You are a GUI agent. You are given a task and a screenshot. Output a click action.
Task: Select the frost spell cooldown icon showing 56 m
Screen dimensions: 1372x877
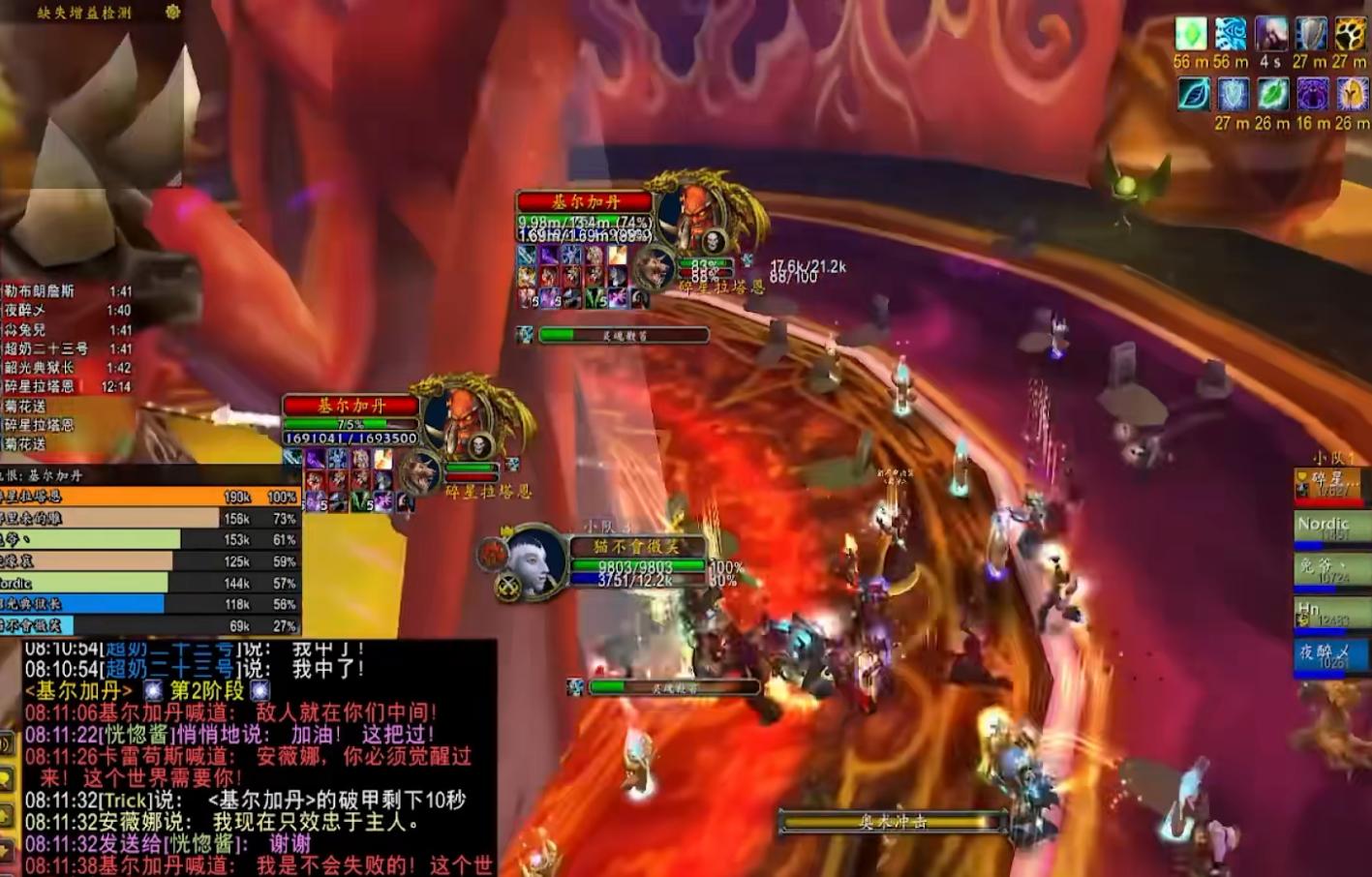[x=1230, y=33]
